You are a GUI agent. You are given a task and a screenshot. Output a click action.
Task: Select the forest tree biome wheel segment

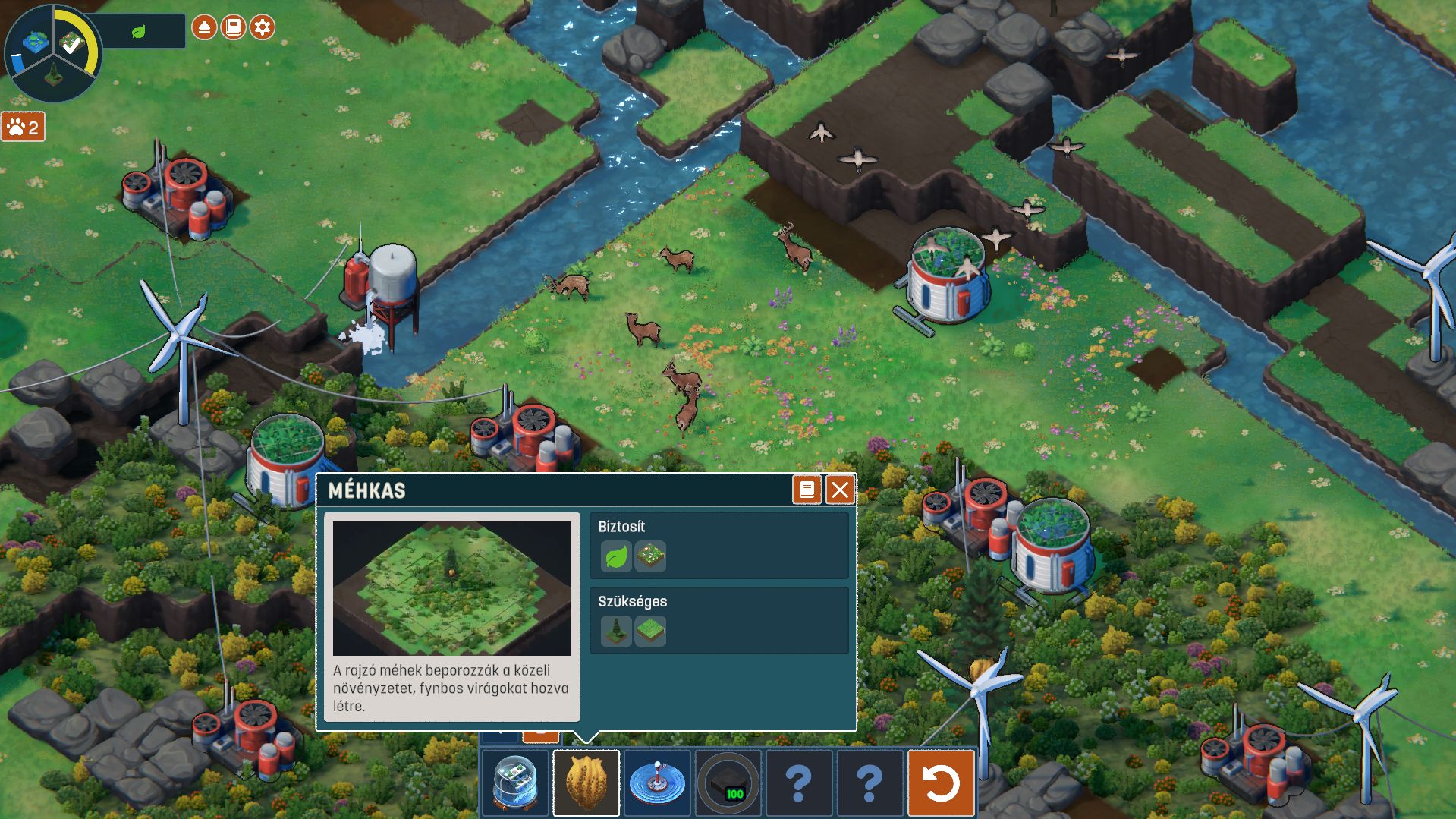pos(54,76)
